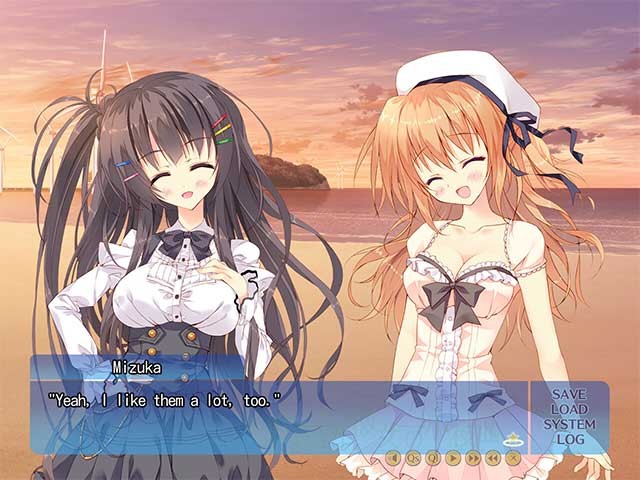Open the SAVE menu
640x480 pixels.
coord(569,395)
